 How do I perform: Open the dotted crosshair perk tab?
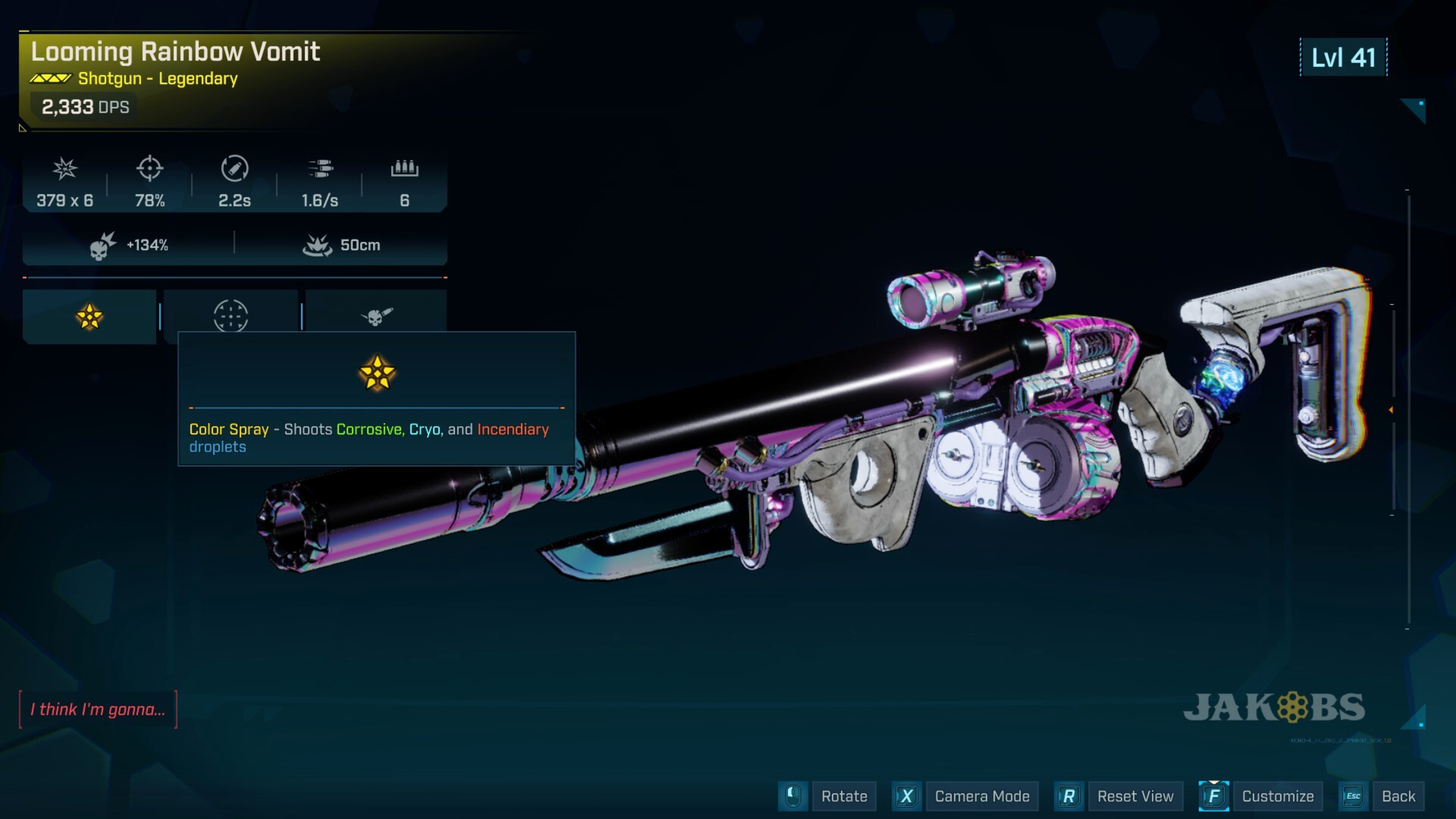pos(230,314)
